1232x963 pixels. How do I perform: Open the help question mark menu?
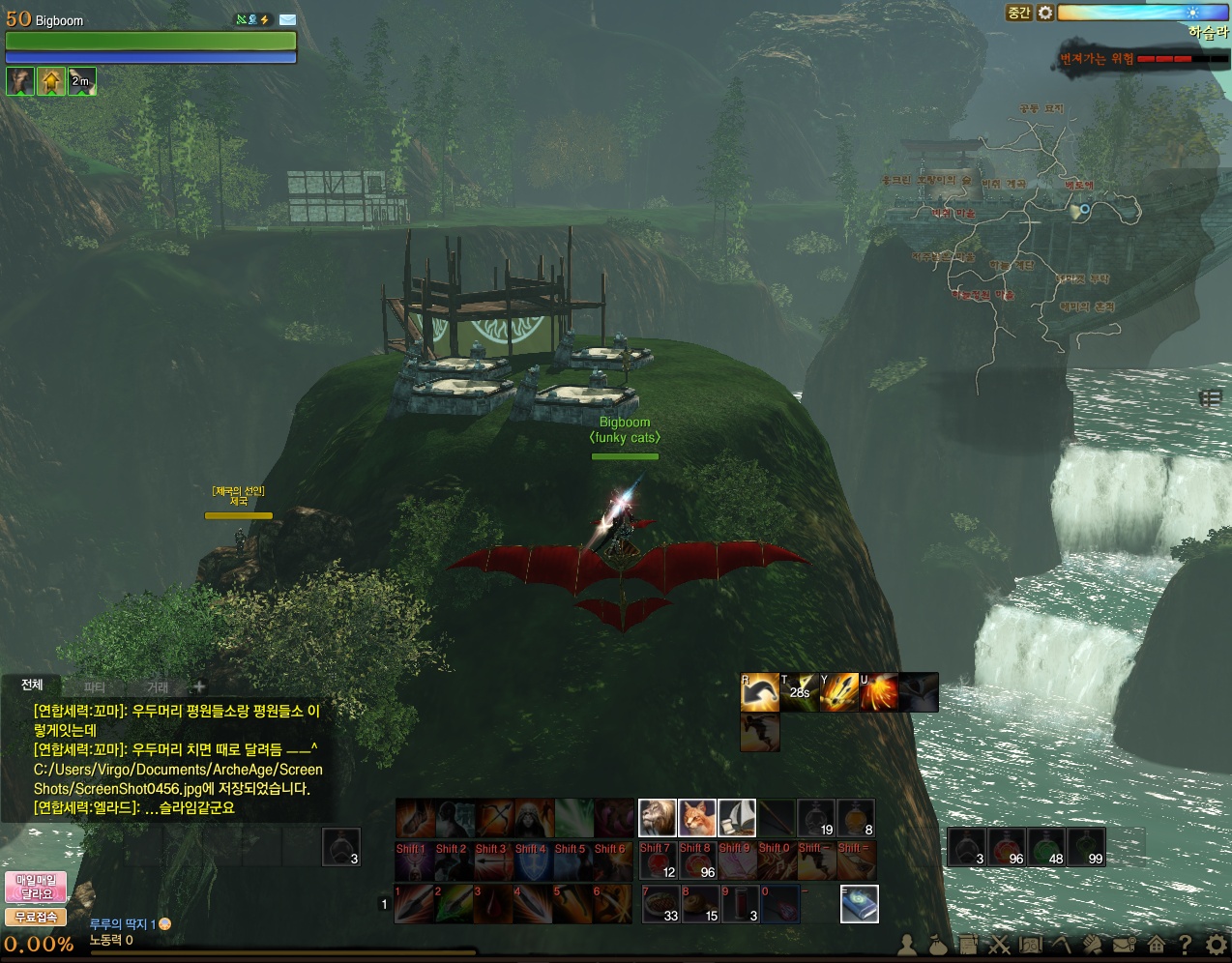(1185, 944)
